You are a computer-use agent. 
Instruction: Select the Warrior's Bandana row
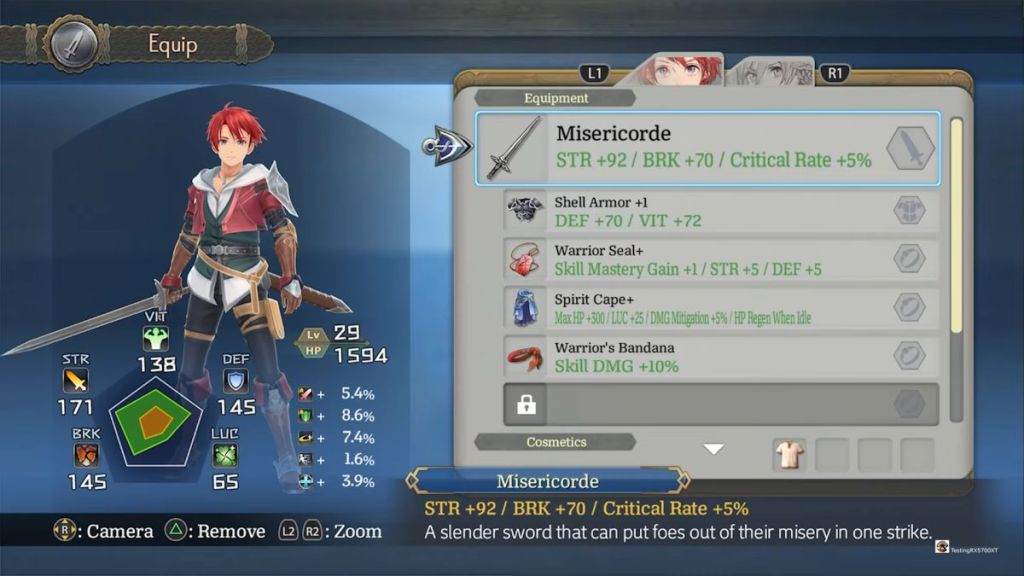point(721,357)
